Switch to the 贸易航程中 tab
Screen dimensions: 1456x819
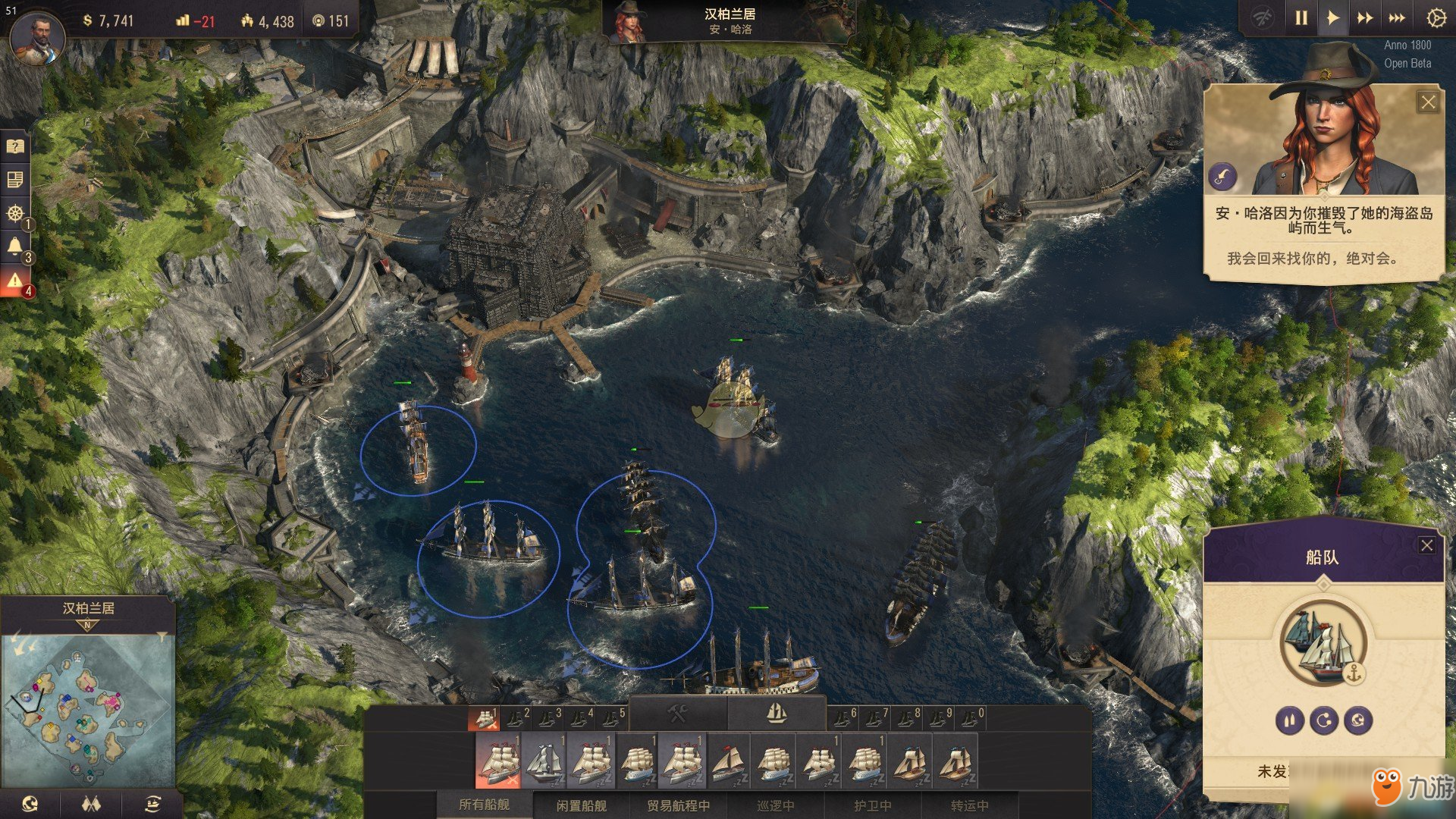point(678,805)
